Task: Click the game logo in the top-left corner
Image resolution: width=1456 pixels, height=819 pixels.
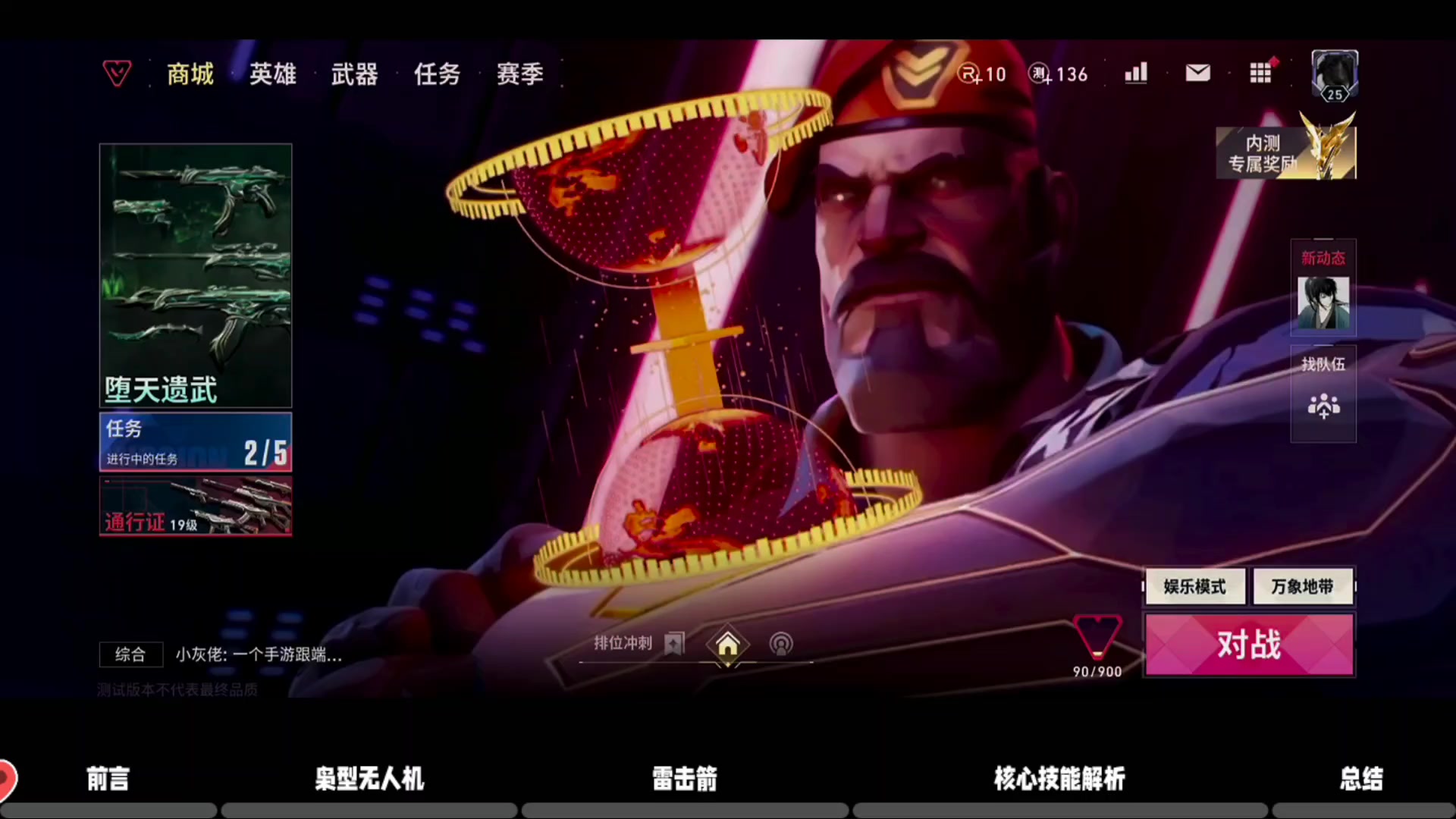Action: [117, 73]
